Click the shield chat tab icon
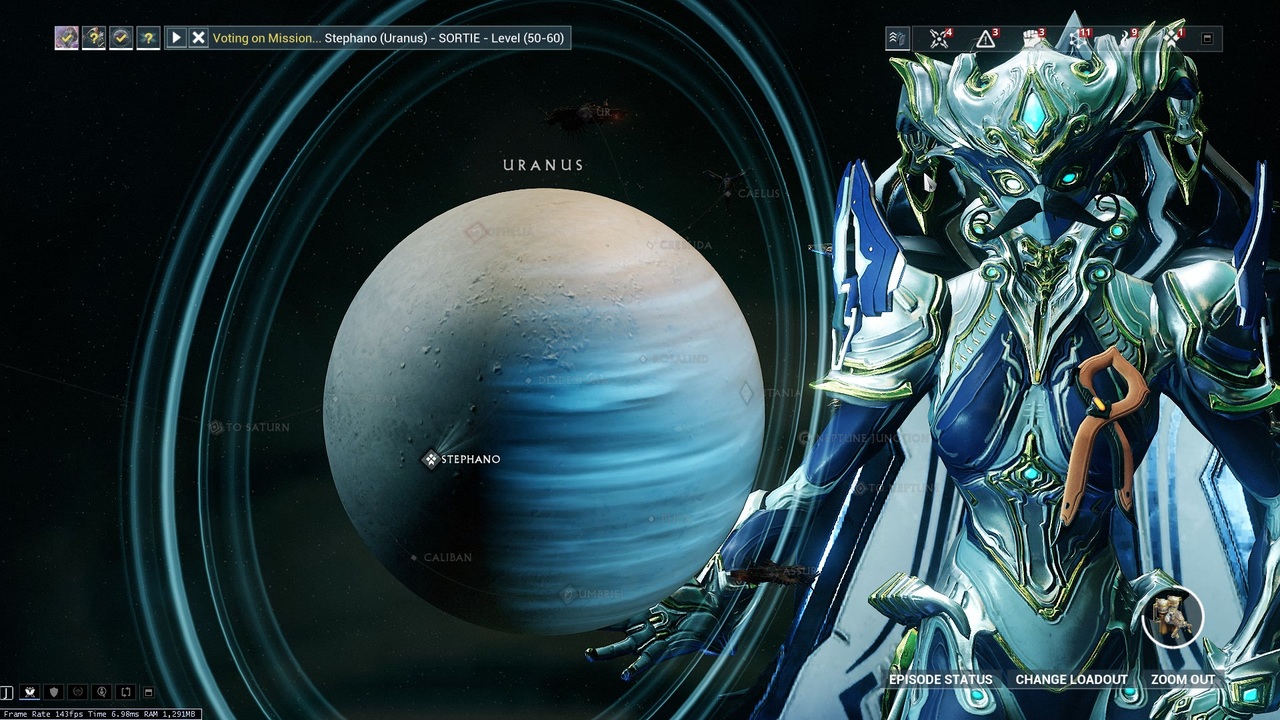The image size is (1280, 720). [54, 691]
